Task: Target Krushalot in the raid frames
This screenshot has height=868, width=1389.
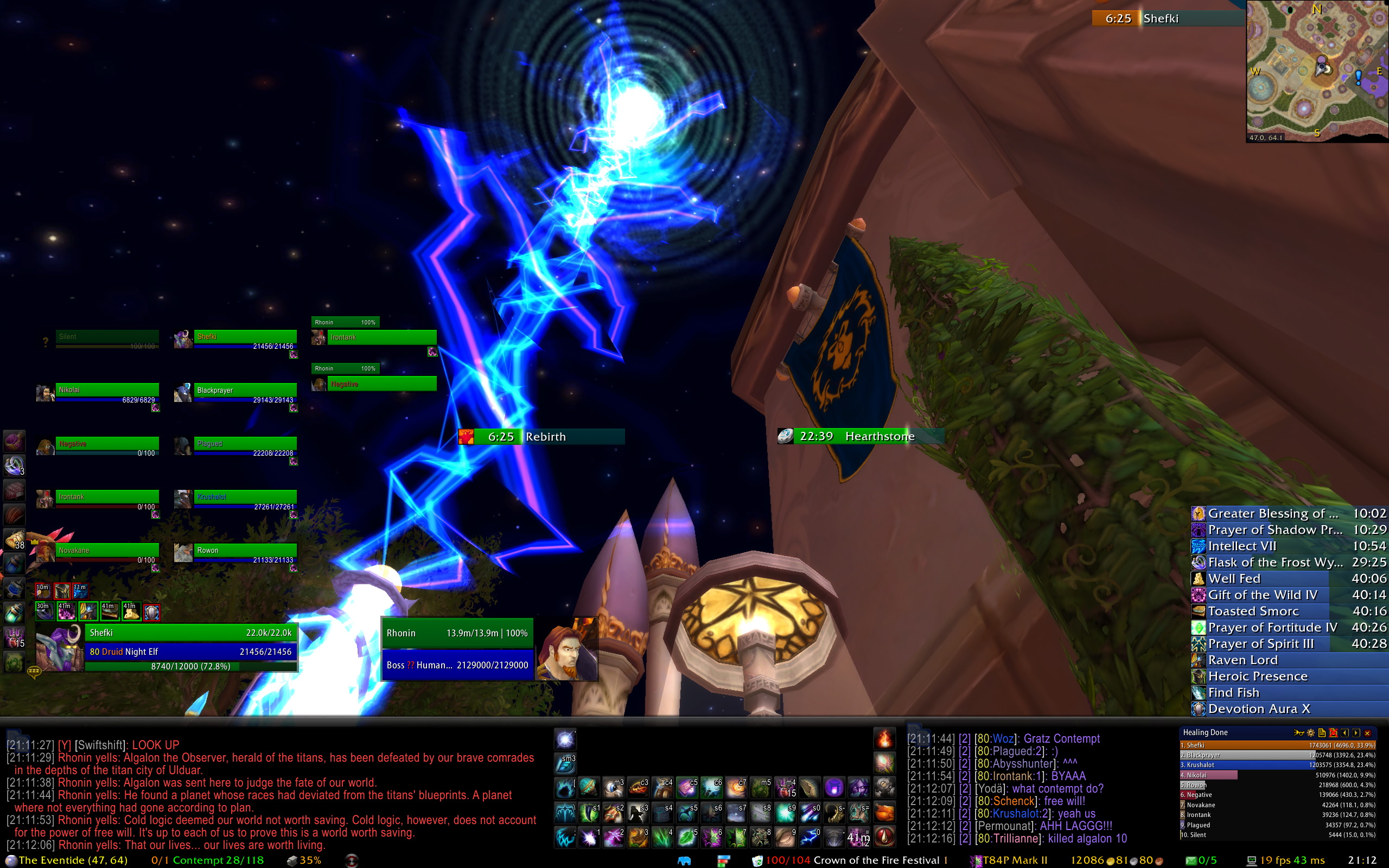Action: (245, 497)
